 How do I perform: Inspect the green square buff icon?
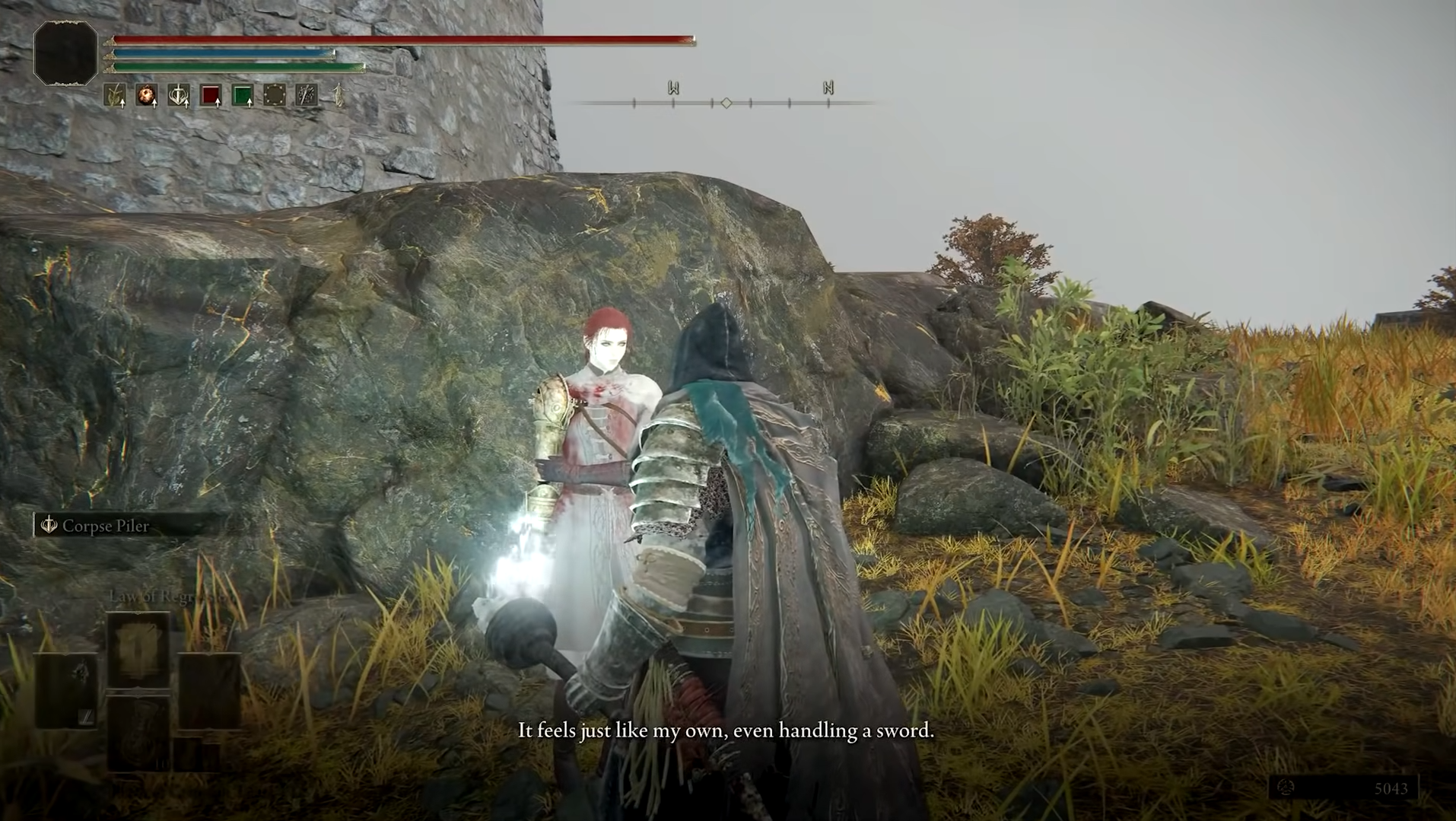(x=243, y=95)
